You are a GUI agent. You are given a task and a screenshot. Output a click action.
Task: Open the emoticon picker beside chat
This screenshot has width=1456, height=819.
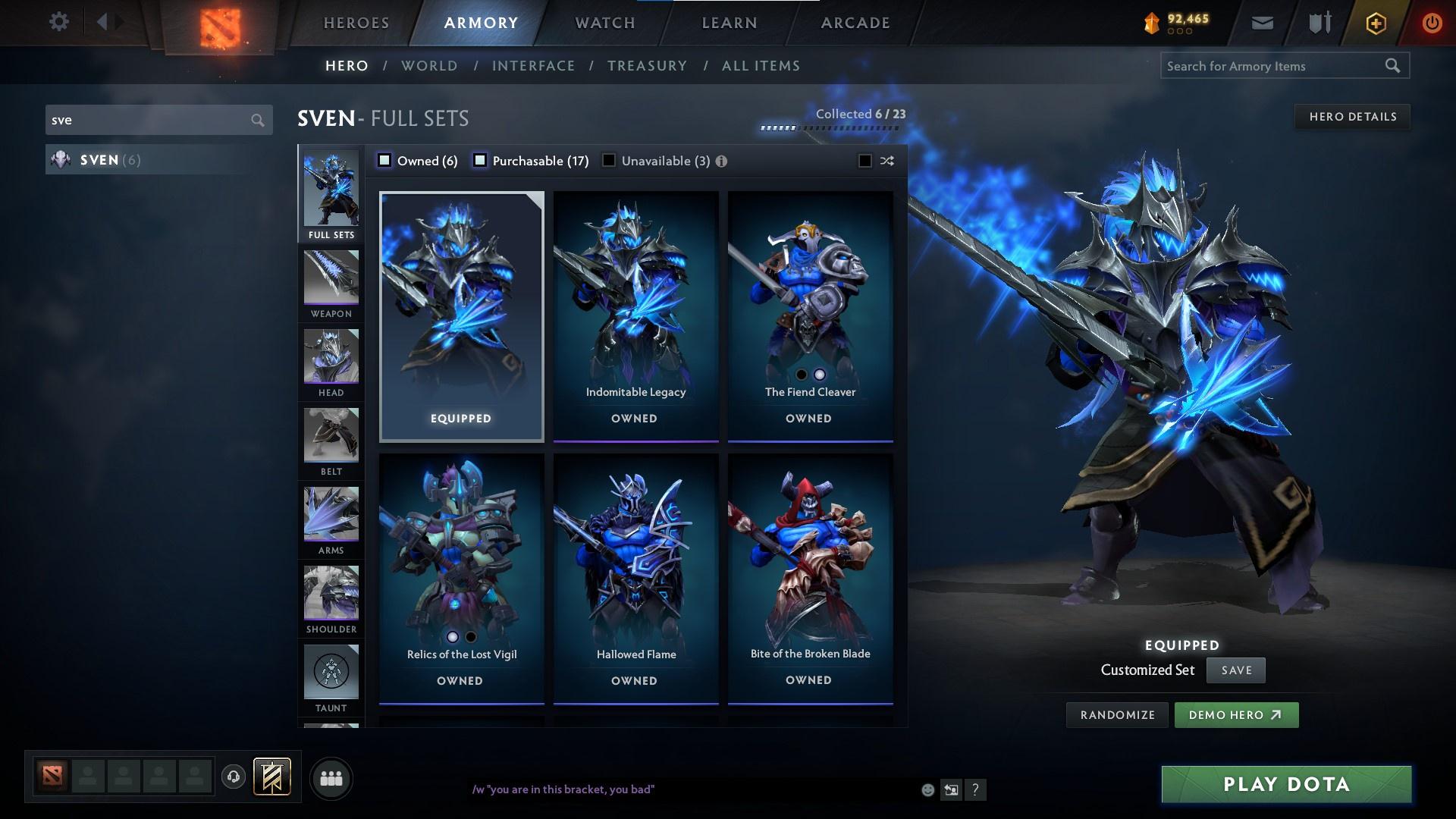coord(927,789)
